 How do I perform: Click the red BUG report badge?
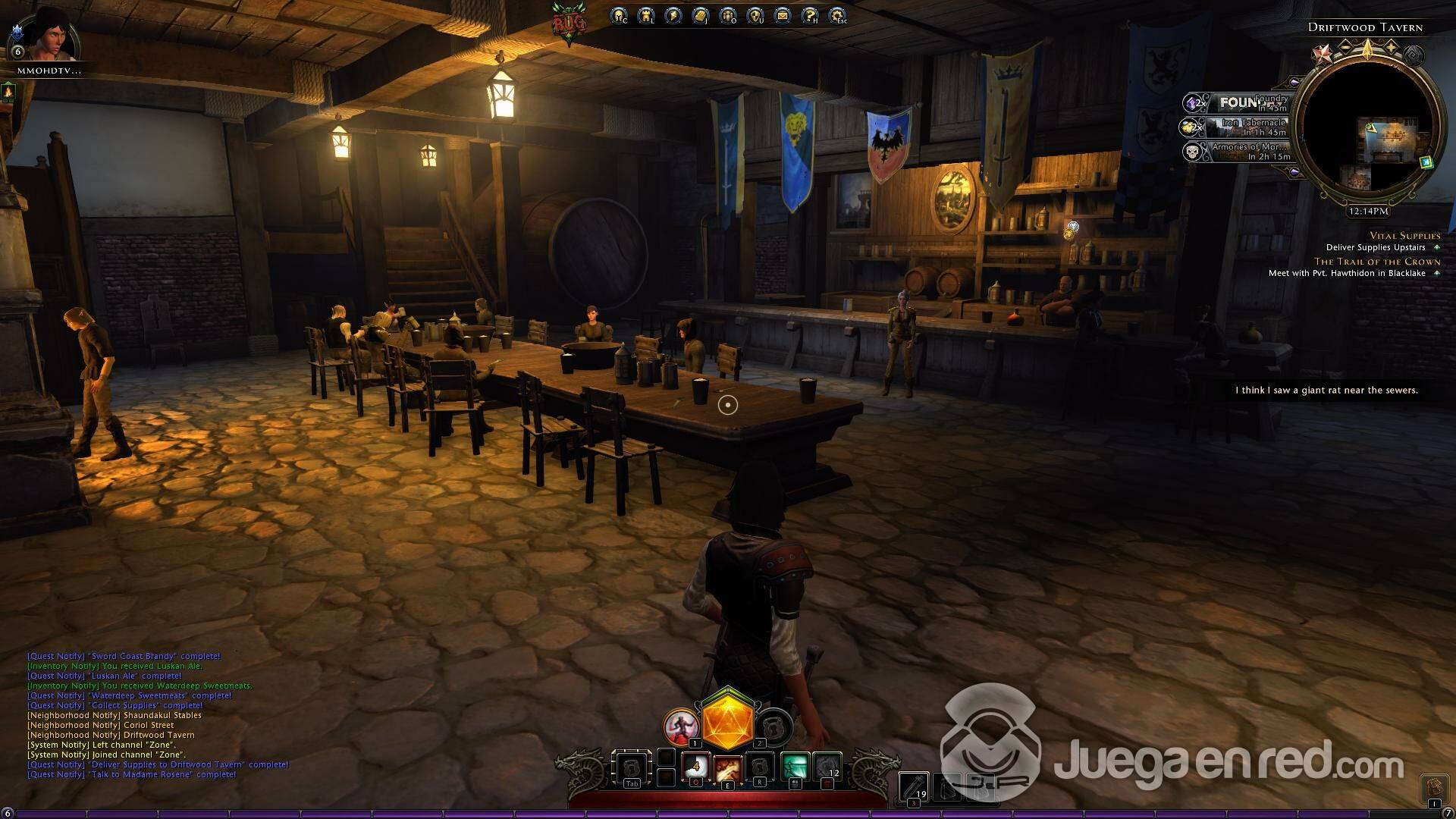(x=569, y=24)
